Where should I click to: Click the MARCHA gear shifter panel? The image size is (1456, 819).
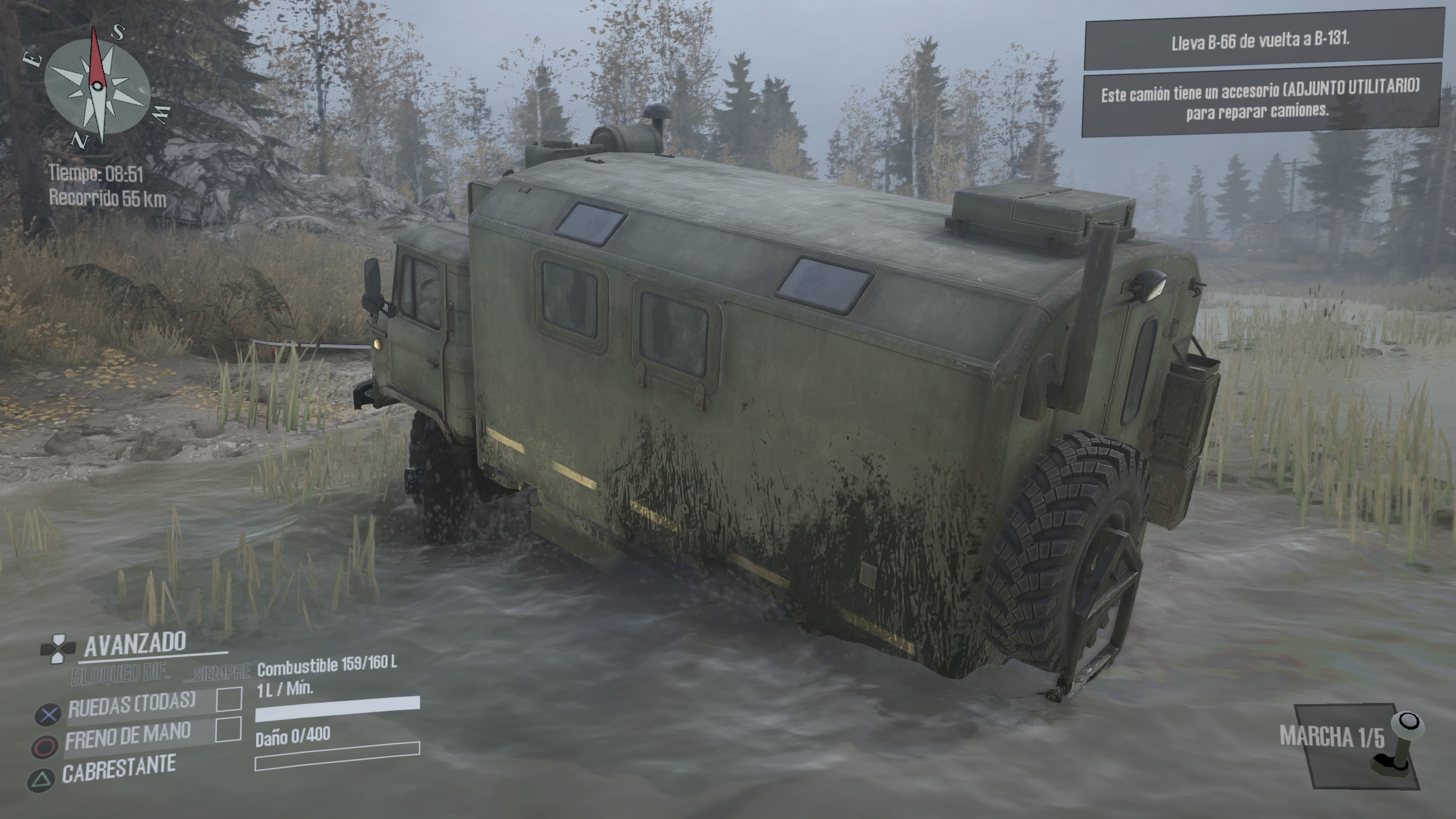click(x=1354, y=745)
